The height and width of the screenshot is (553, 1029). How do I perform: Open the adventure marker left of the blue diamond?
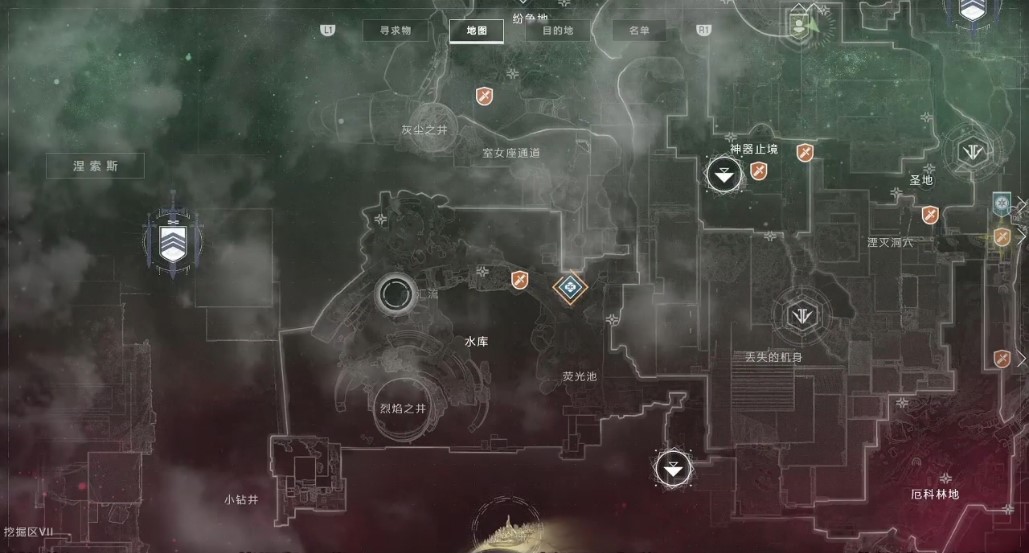click(519, 279)
